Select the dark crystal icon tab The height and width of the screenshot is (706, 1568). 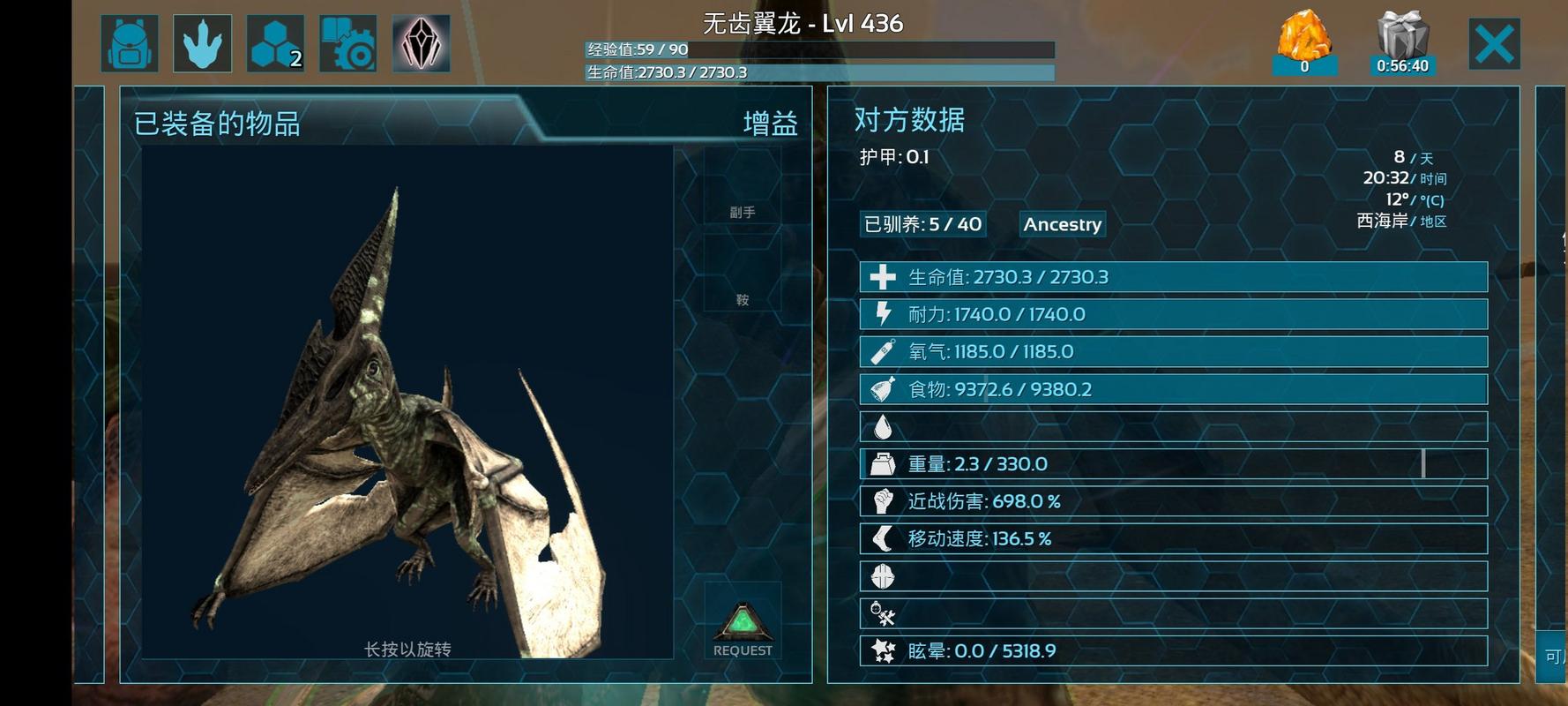[x=421, y=43]
